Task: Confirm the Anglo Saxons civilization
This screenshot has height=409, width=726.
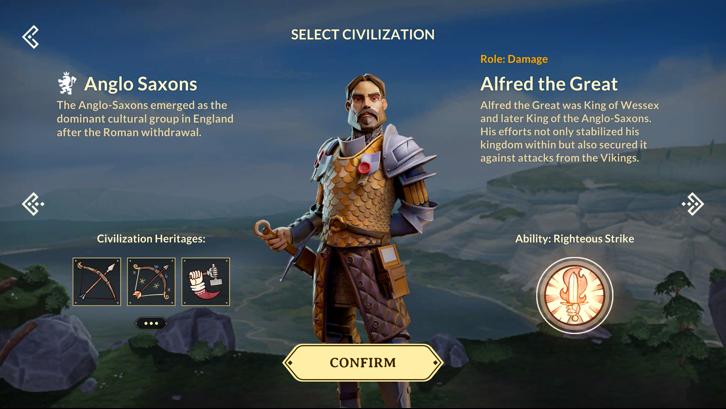Action: tap(363, 363)
